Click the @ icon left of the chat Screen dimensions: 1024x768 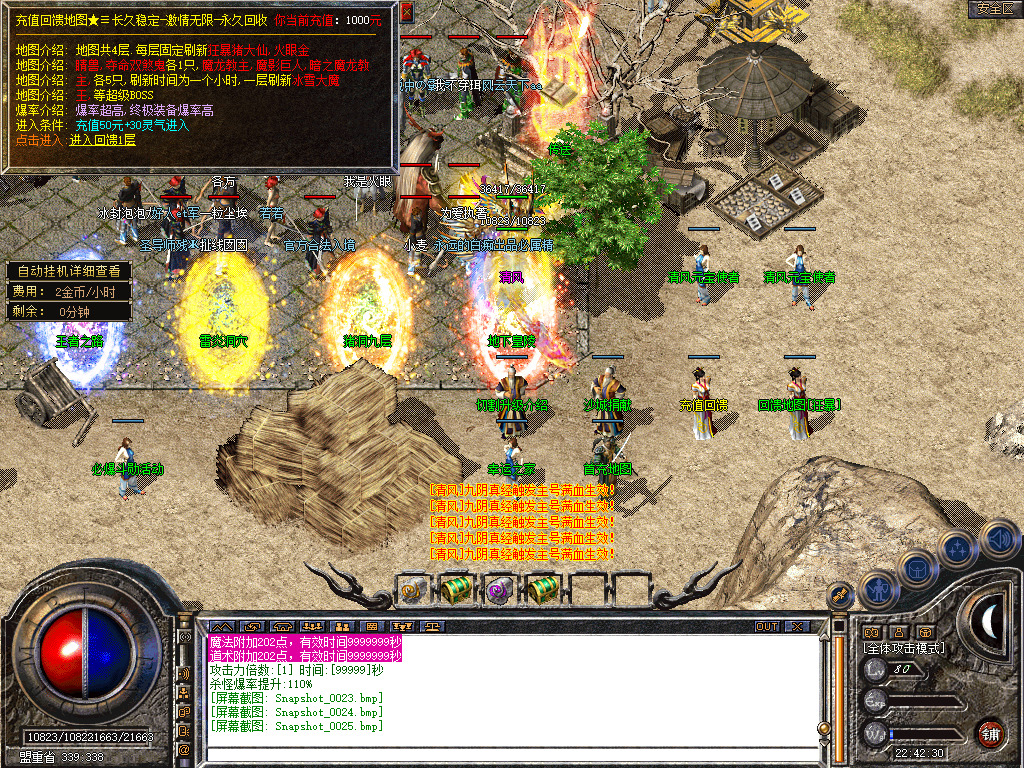[x=185, y=749]
